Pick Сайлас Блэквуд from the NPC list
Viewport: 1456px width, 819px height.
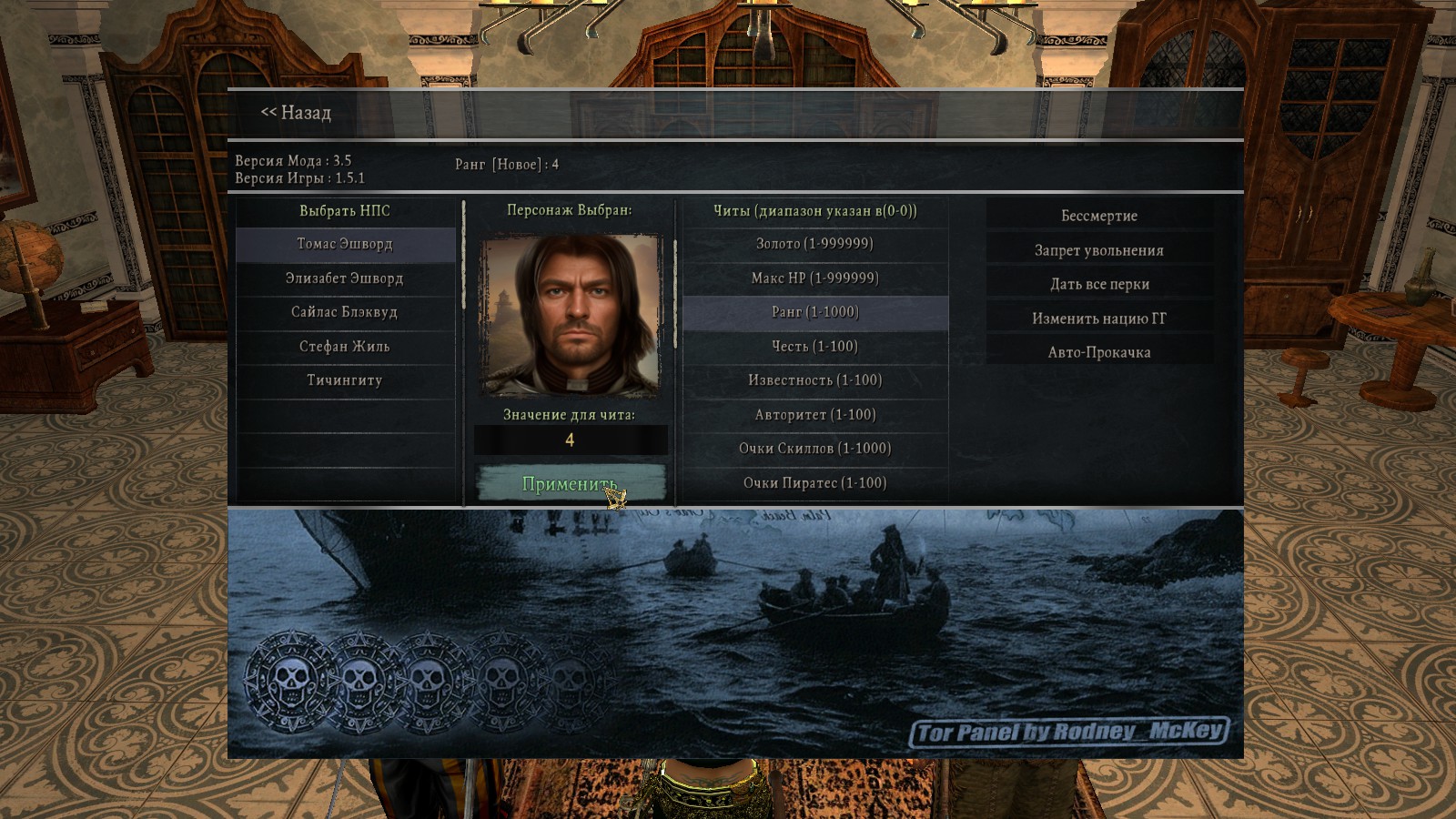345,312
